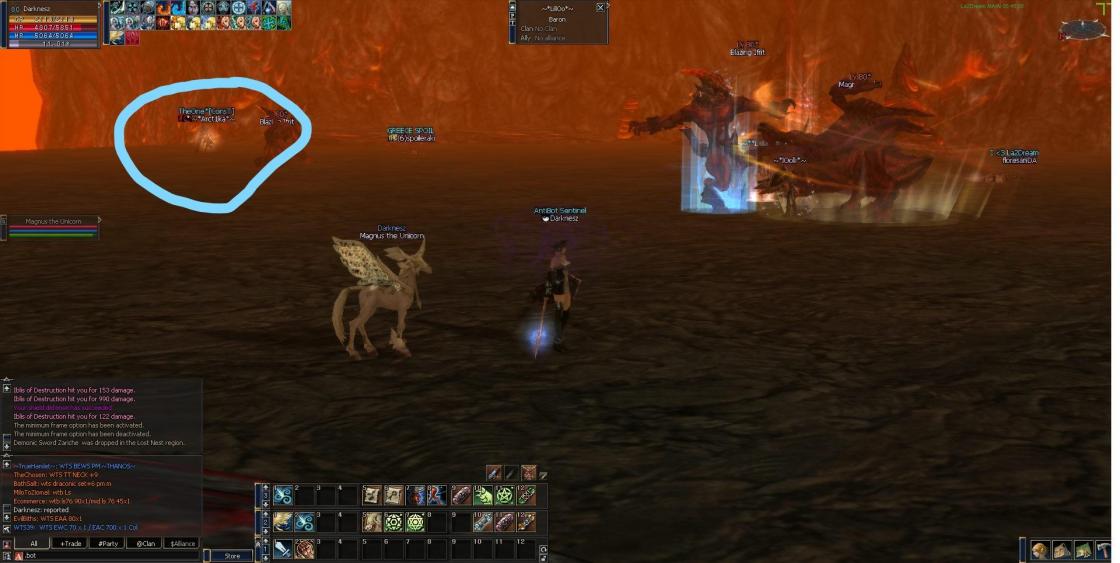Activate the blue swirl skill on the top hotbar
Image resolution: width=1120 pixels, height=563 pixels.
point(283,495)
